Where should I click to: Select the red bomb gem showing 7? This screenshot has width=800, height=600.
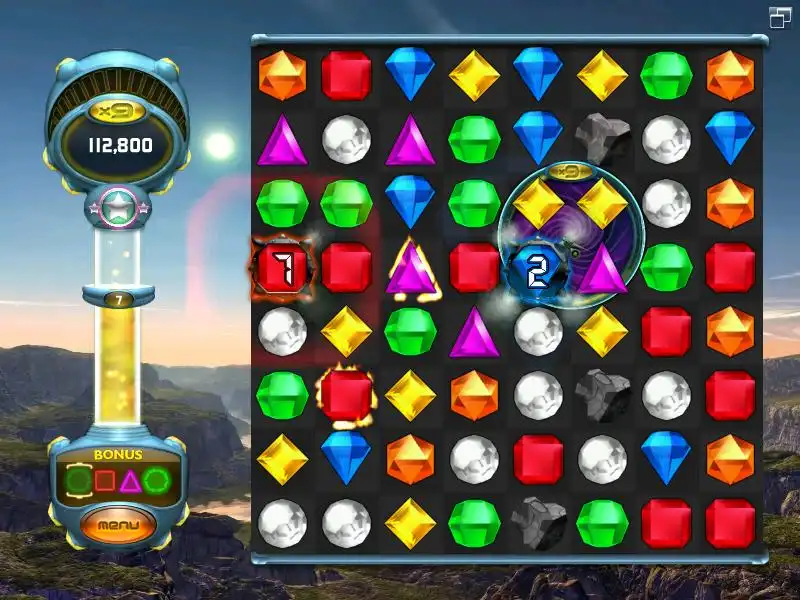tap(282, 268)
